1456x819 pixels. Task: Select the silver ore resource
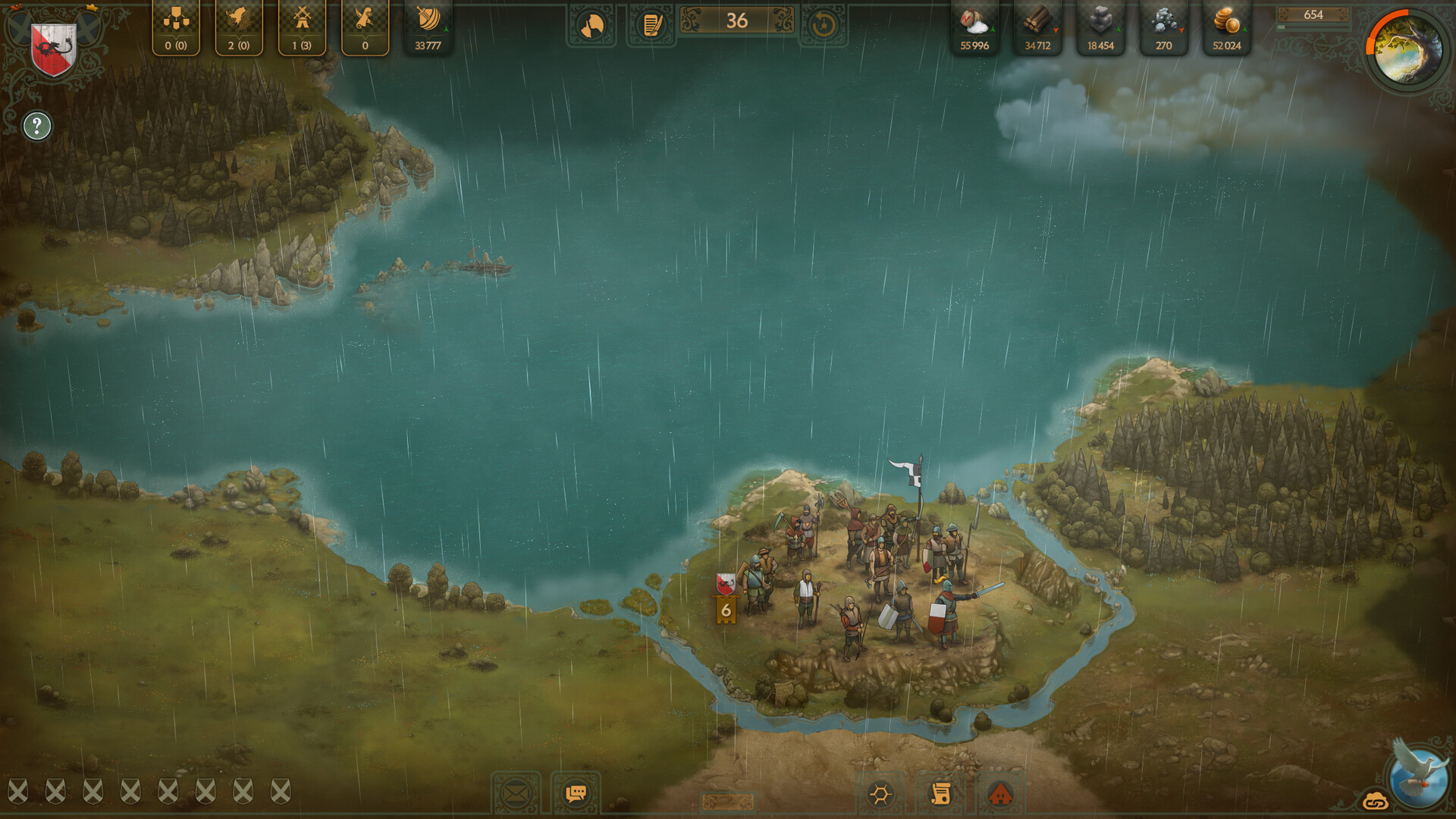1163,27
